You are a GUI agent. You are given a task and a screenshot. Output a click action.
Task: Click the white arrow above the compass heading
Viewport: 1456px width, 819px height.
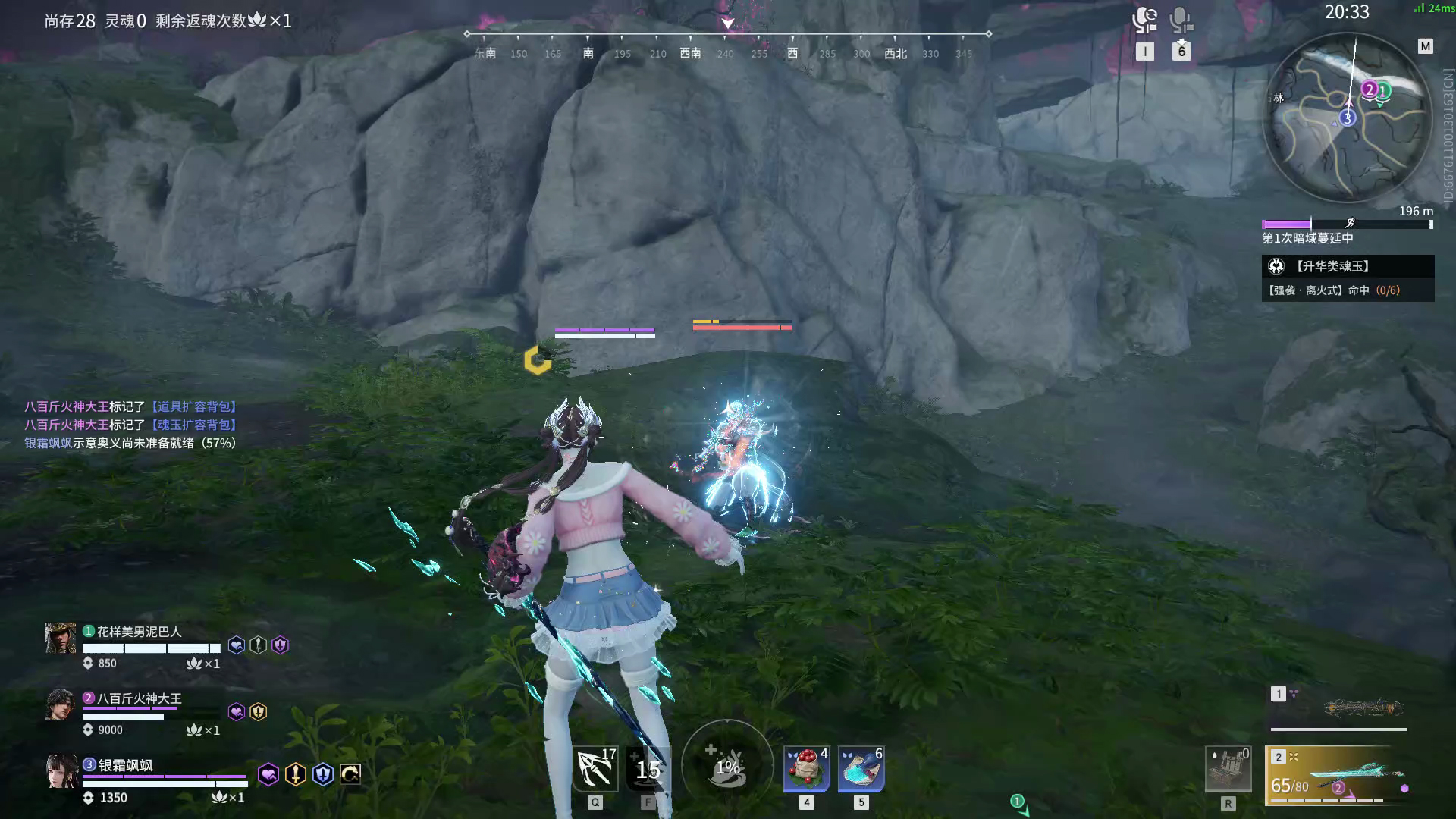point(727,23)
